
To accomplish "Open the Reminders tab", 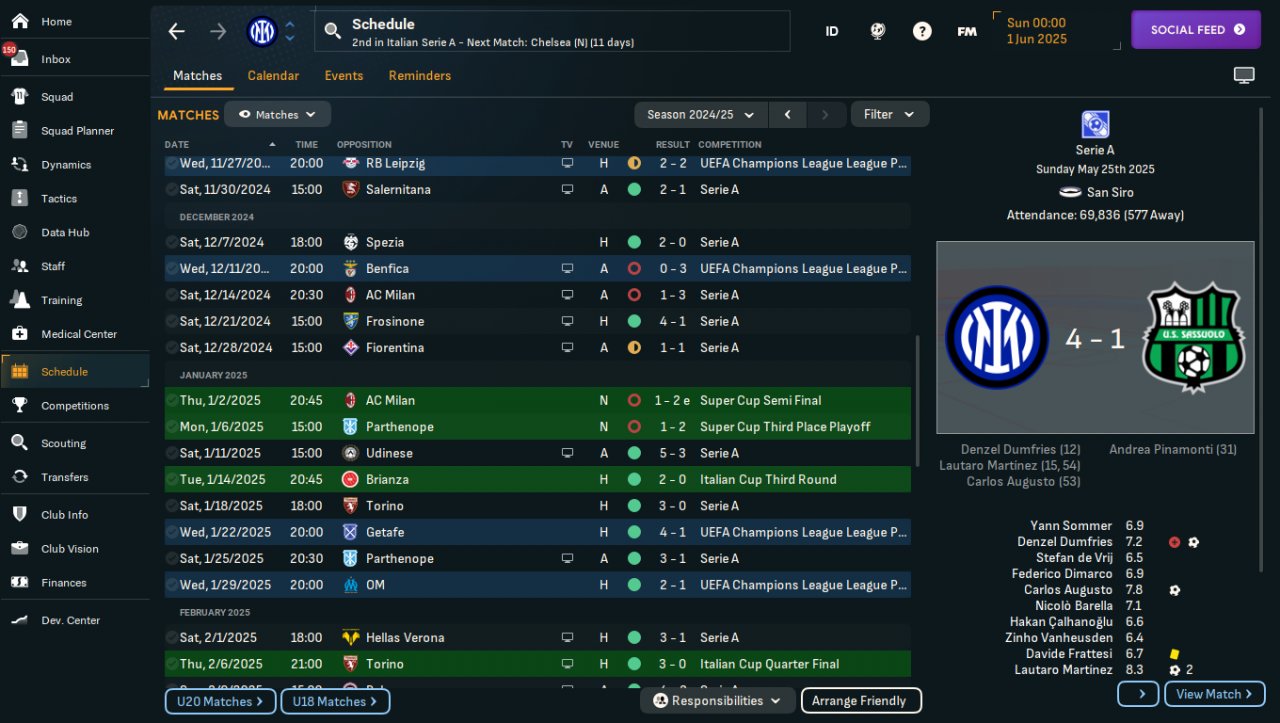I will pos(419,76).
